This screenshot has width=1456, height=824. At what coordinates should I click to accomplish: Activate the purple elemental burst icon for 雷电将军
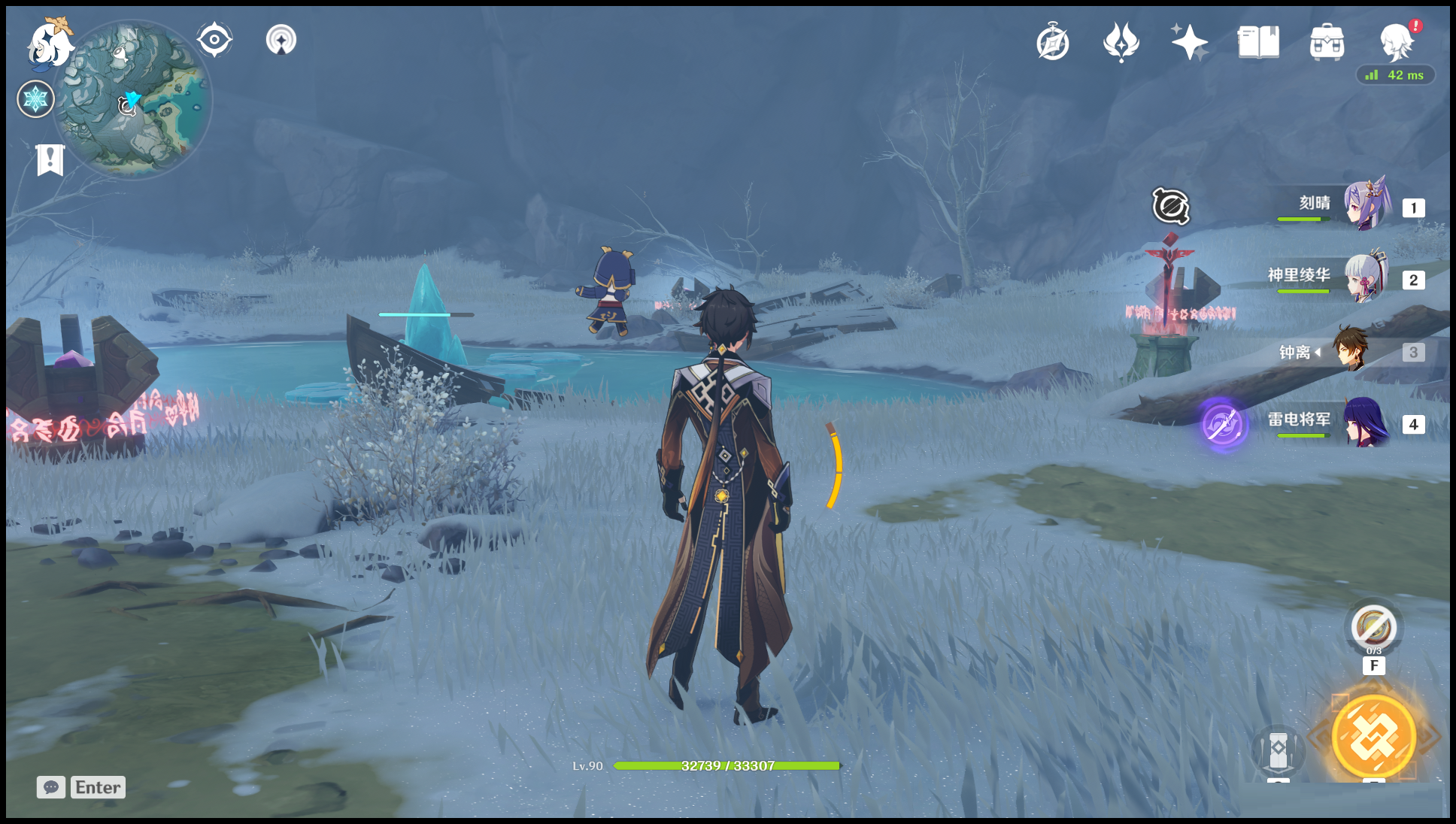point(1224,424)
